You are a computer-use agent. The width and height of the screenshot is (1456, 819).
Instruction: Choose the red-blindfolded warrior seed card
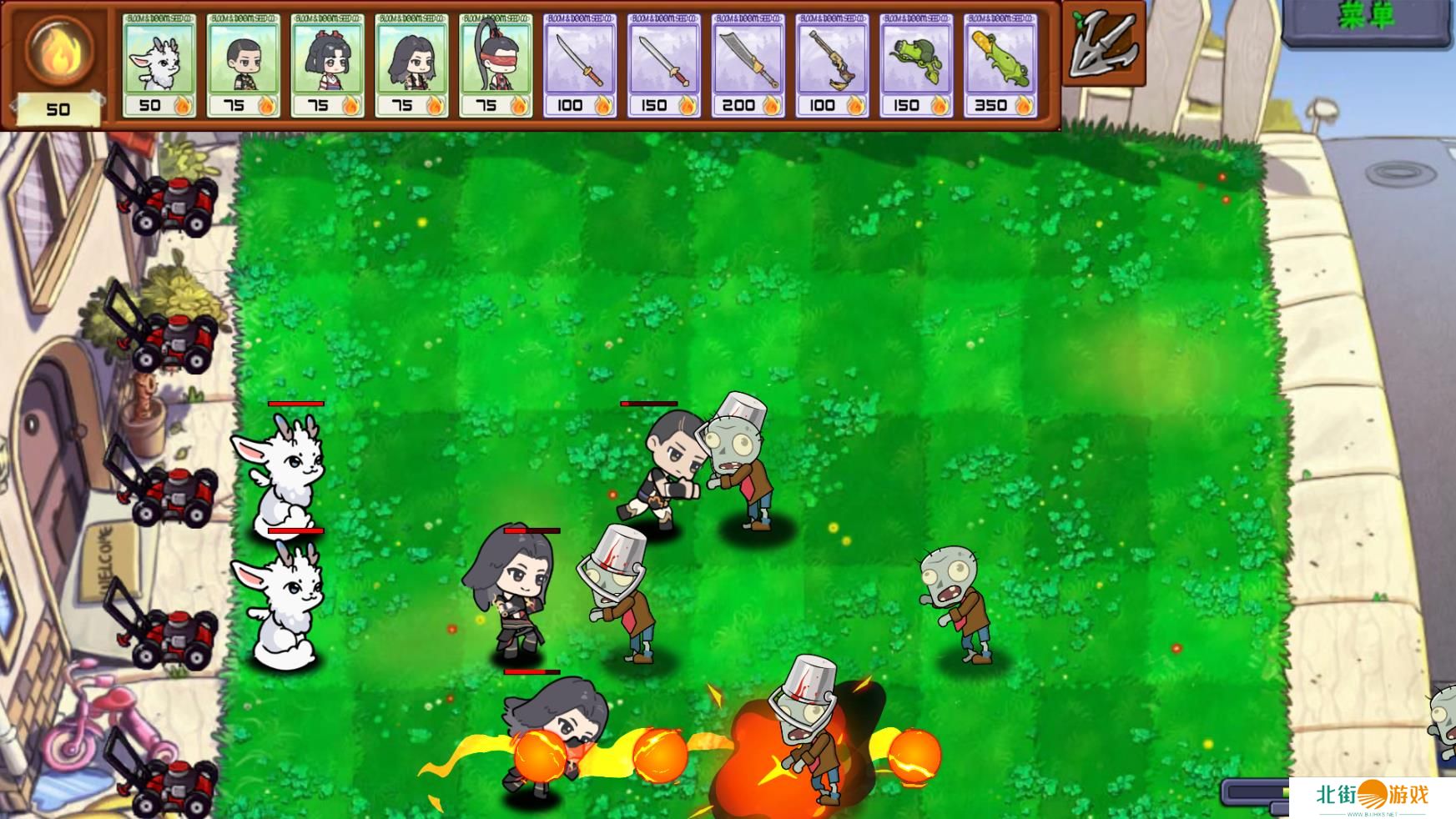pos(496,65)
